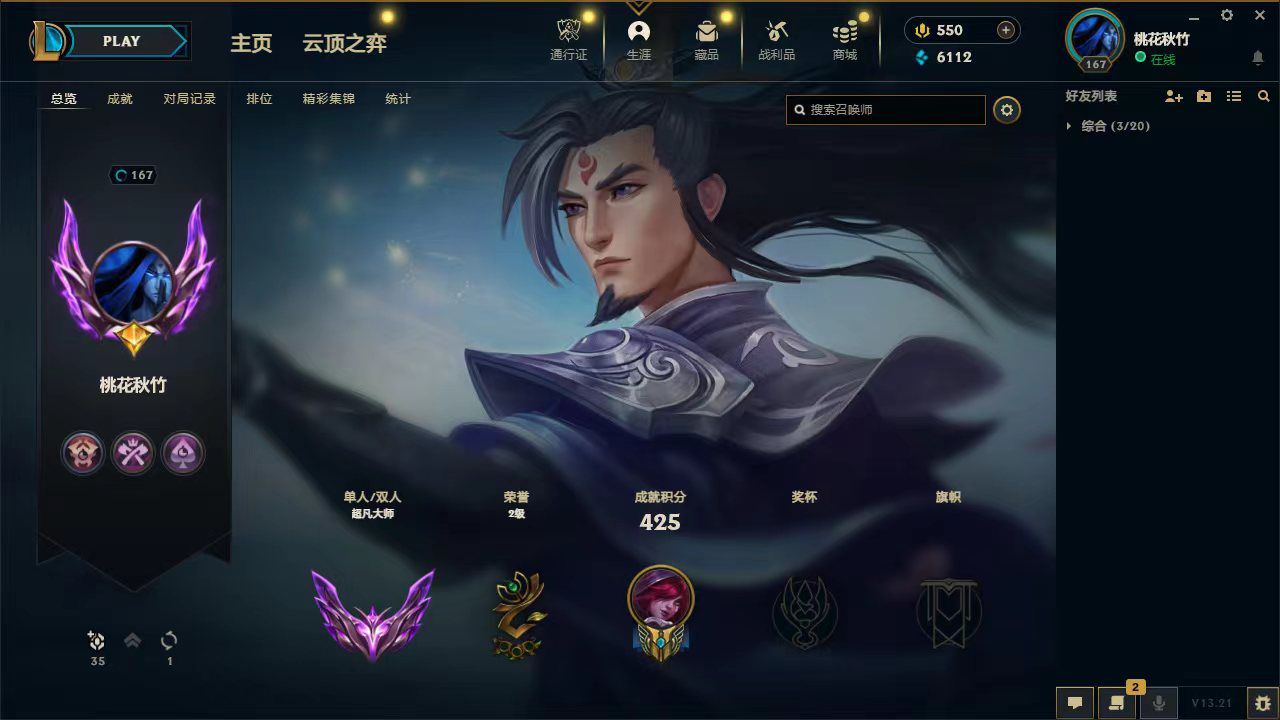Click the PLAY button
The height and width of the screenshot is (720, 1280).
pos(121,41)
